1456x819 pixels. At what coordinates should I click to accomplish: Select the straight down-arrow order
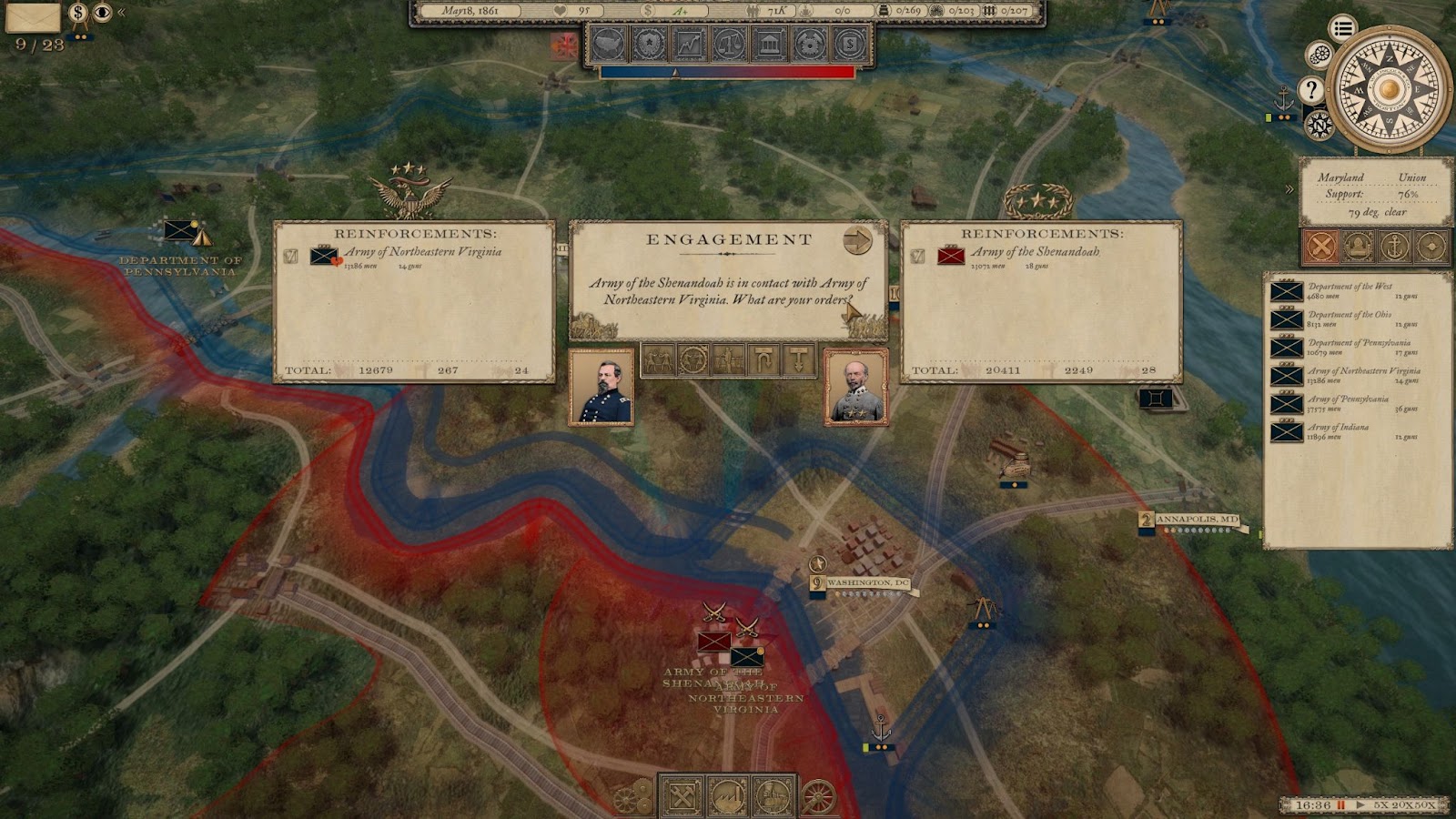pos(799,360)
